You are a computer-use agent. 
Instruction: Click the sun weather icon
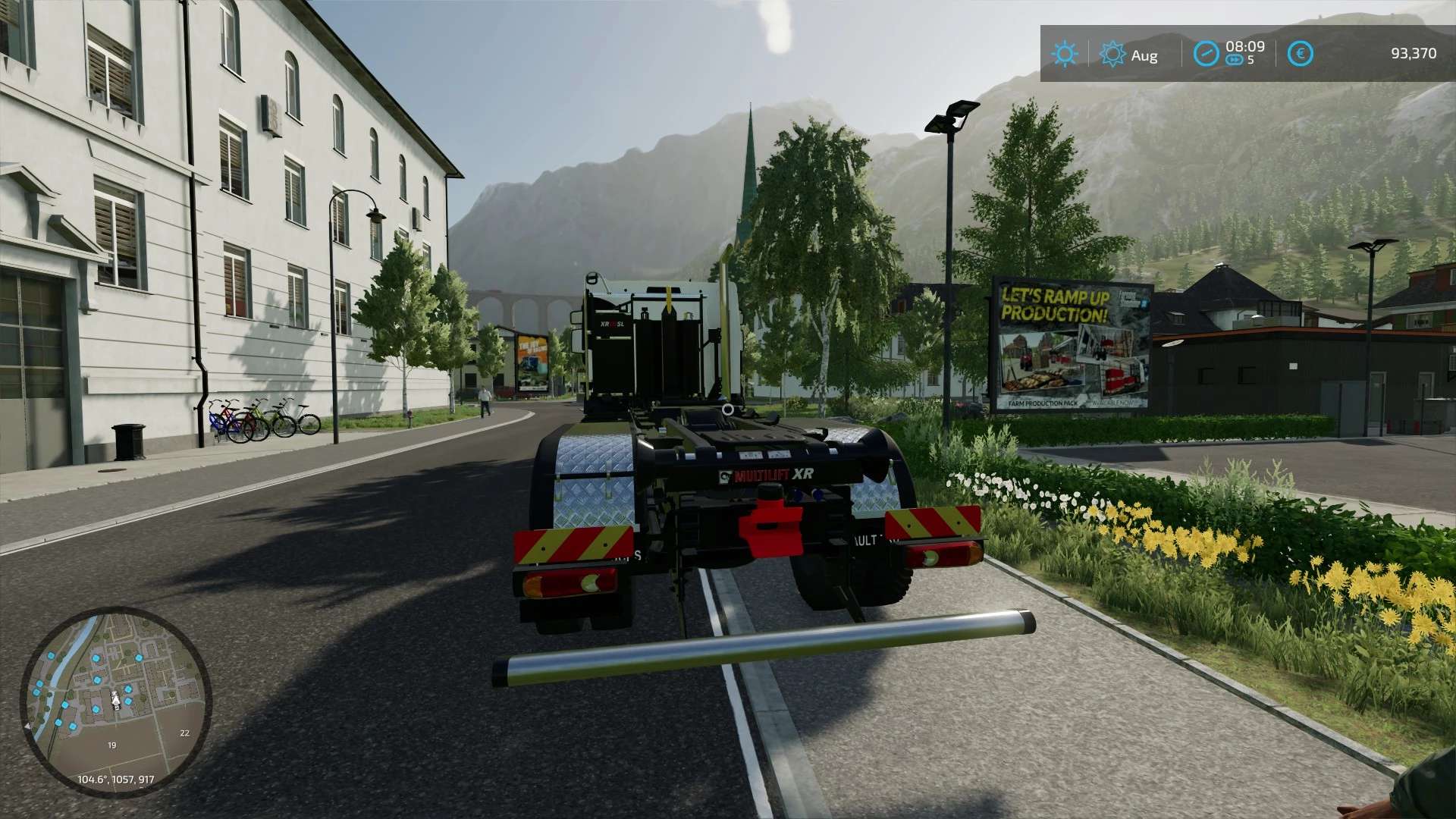point(1064,54)
